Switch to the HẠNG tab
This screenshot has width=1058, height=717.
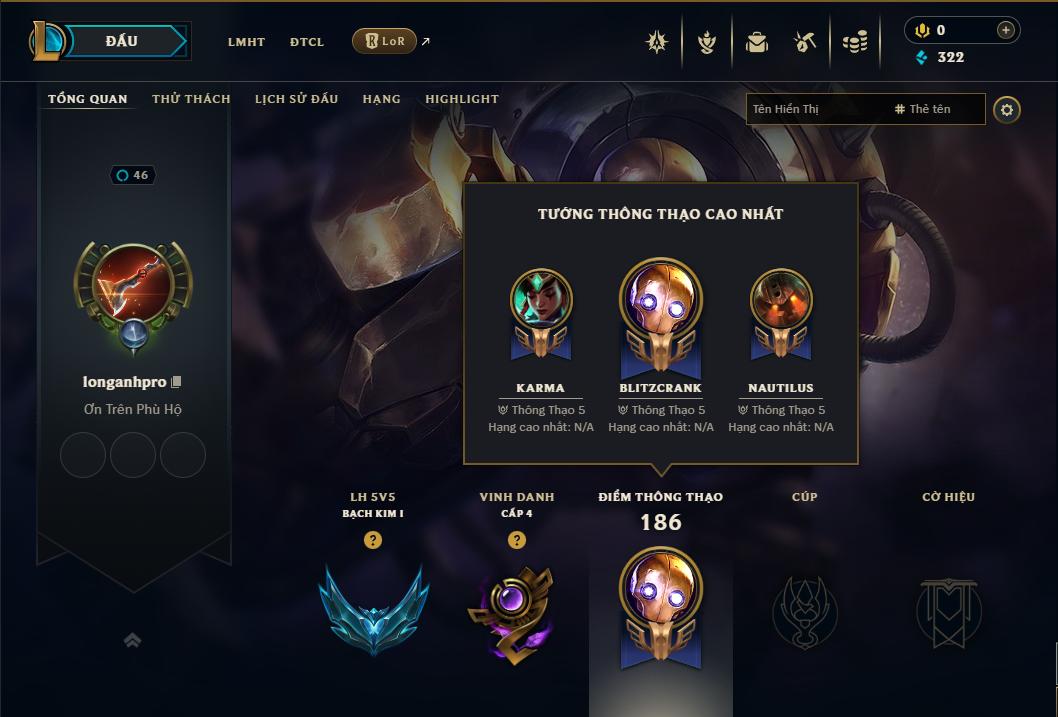pyautogui.click(x=381, y=99)
